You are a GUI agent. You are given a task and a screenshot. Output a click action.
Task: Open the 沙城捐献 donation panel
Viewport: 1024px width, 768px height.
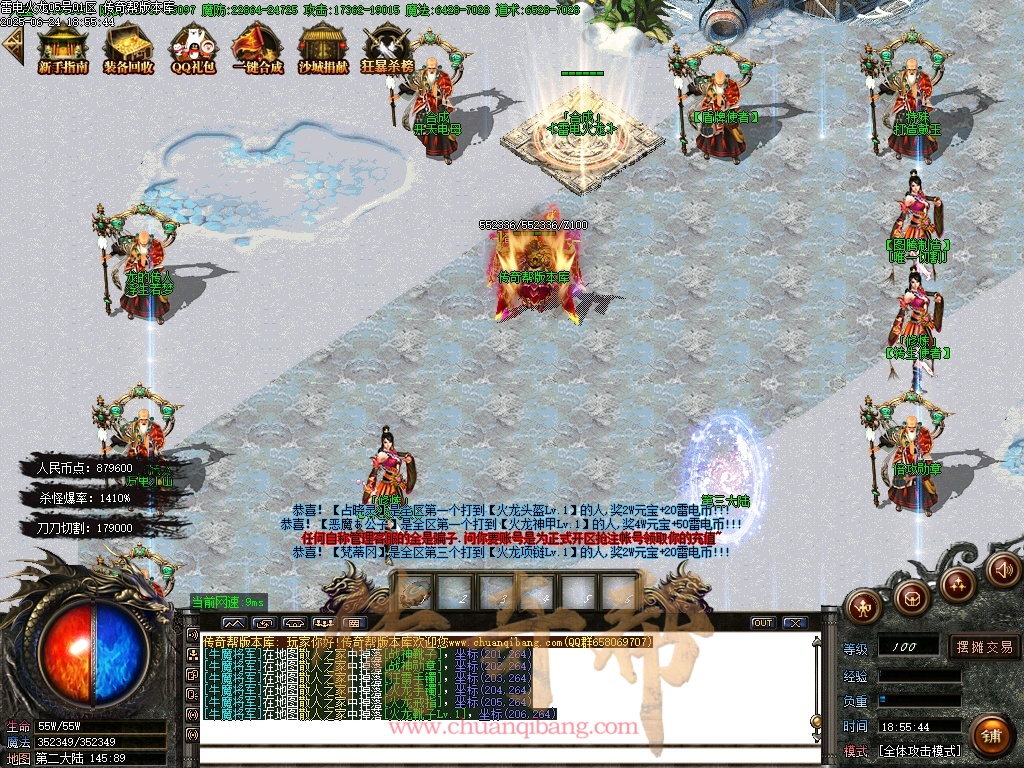tap(323, 50)
